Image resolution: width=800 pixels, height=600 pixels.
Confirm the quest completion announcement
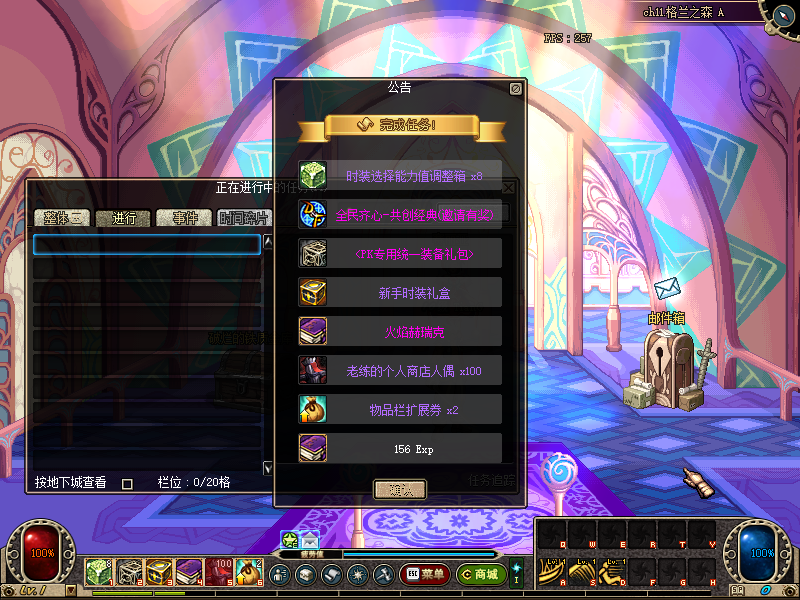(400, 489)
